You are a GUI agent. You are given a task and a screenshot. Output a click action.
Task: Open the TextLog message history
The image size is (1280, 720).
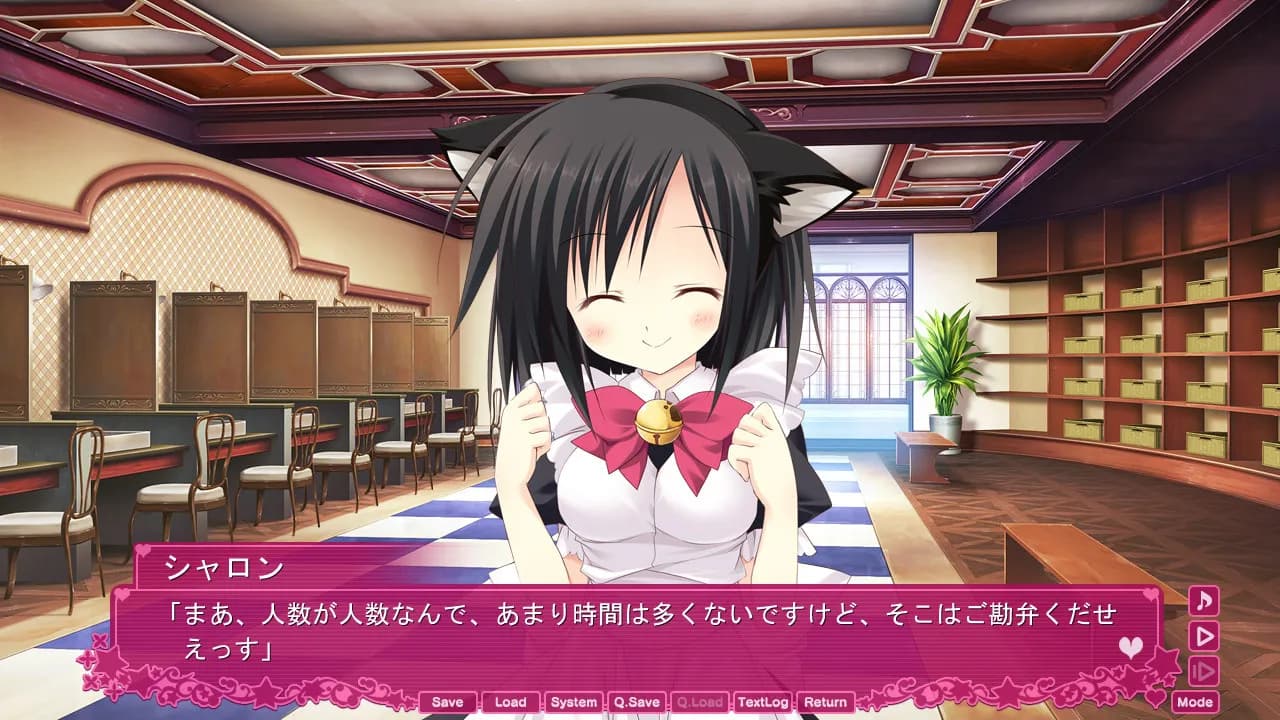point(763,702)
